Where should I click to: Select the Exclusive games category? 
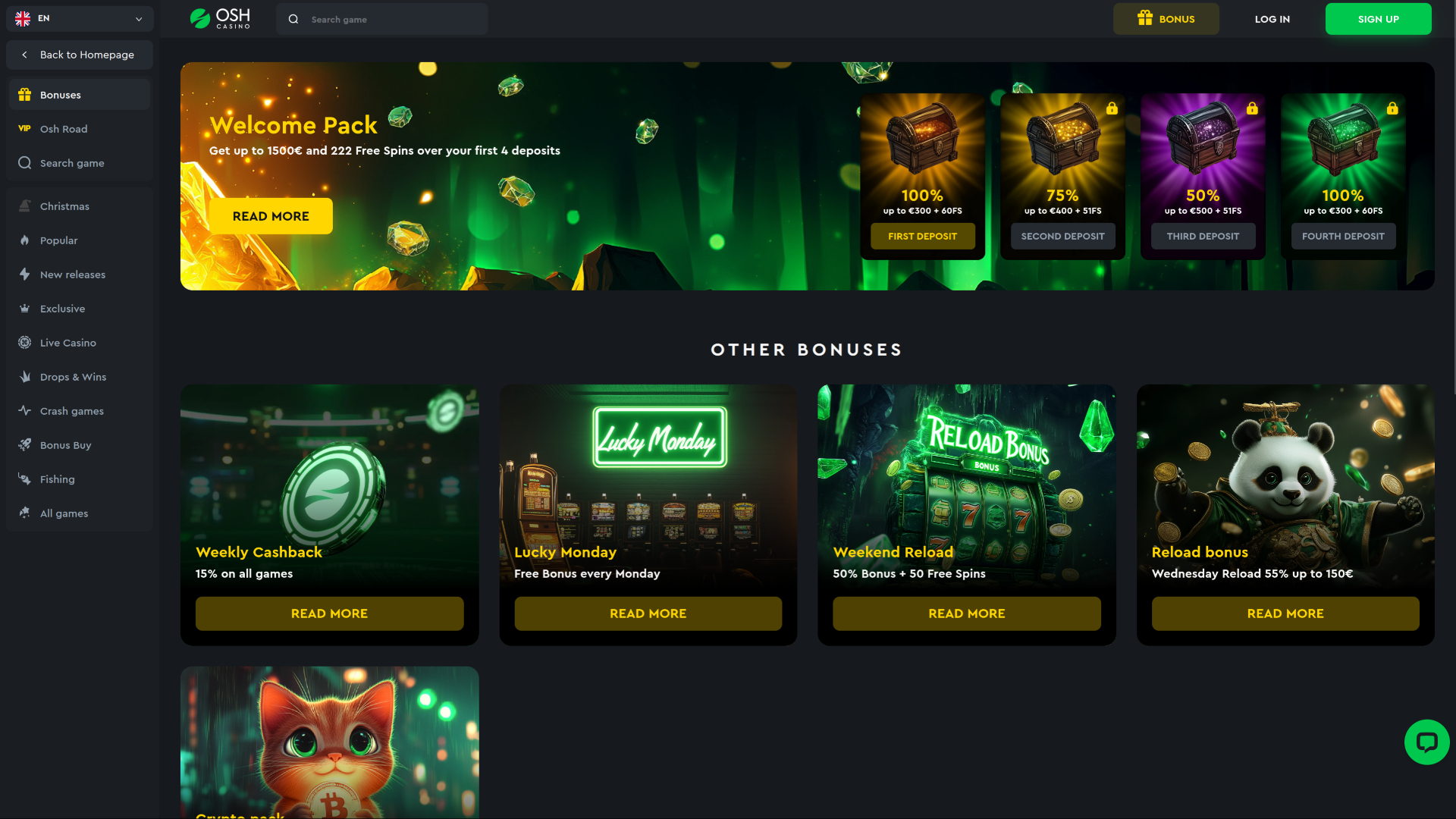[62, 308]
